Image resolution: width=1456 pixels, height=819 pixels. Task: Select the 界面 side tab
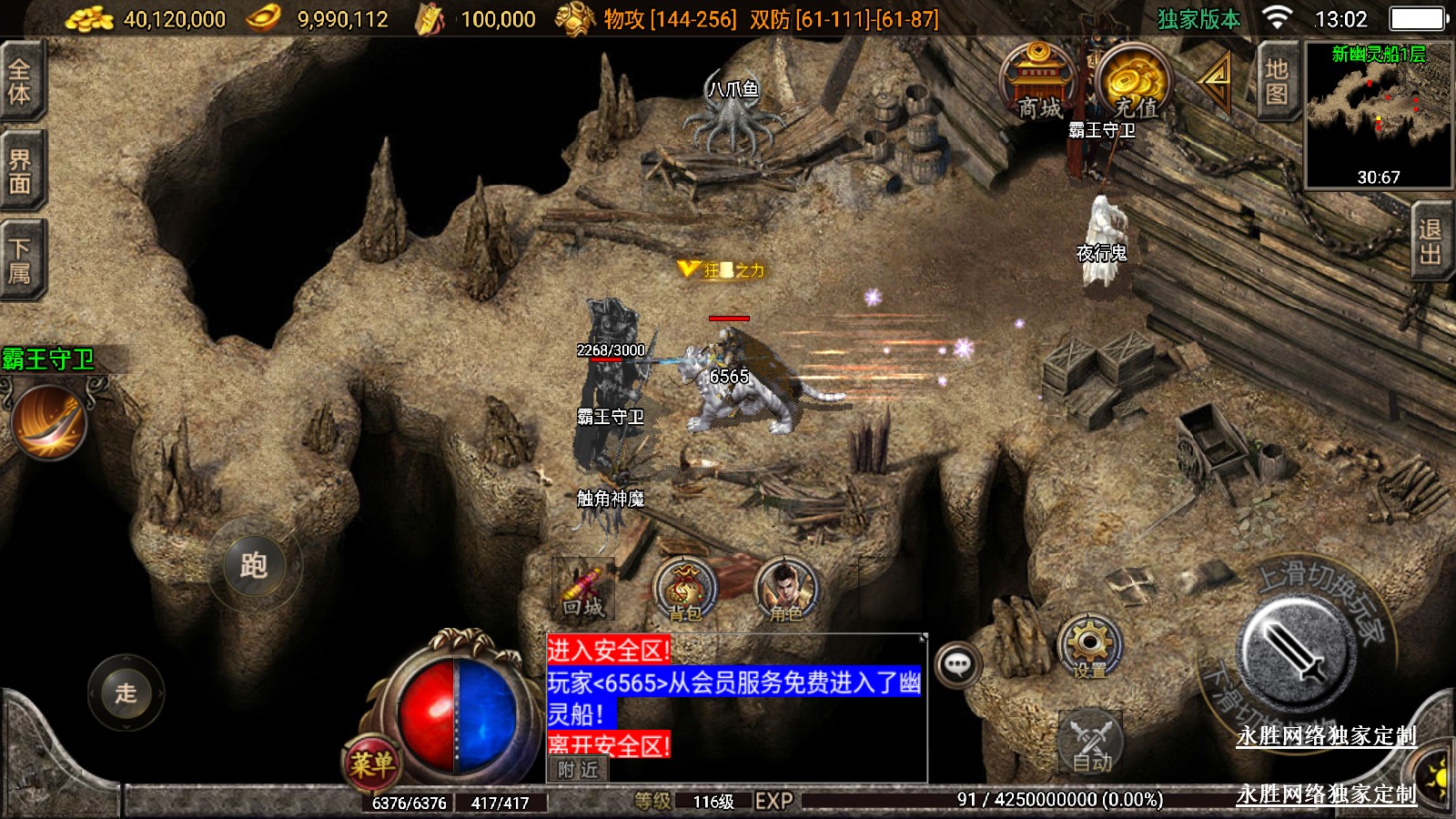click(20, 173)
